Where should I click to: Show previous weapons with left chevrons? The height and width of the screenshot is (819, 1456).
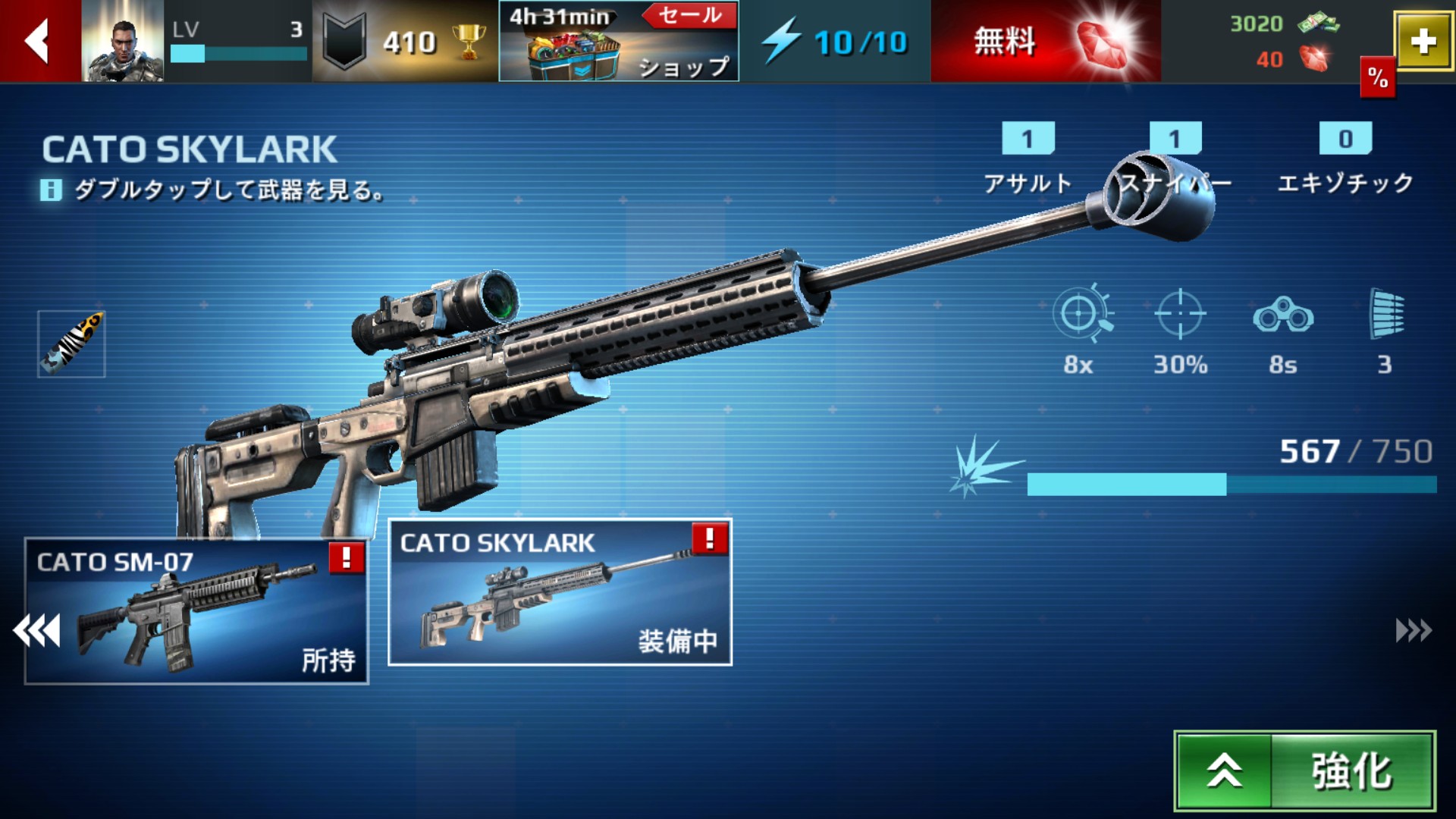coord(36,631)
